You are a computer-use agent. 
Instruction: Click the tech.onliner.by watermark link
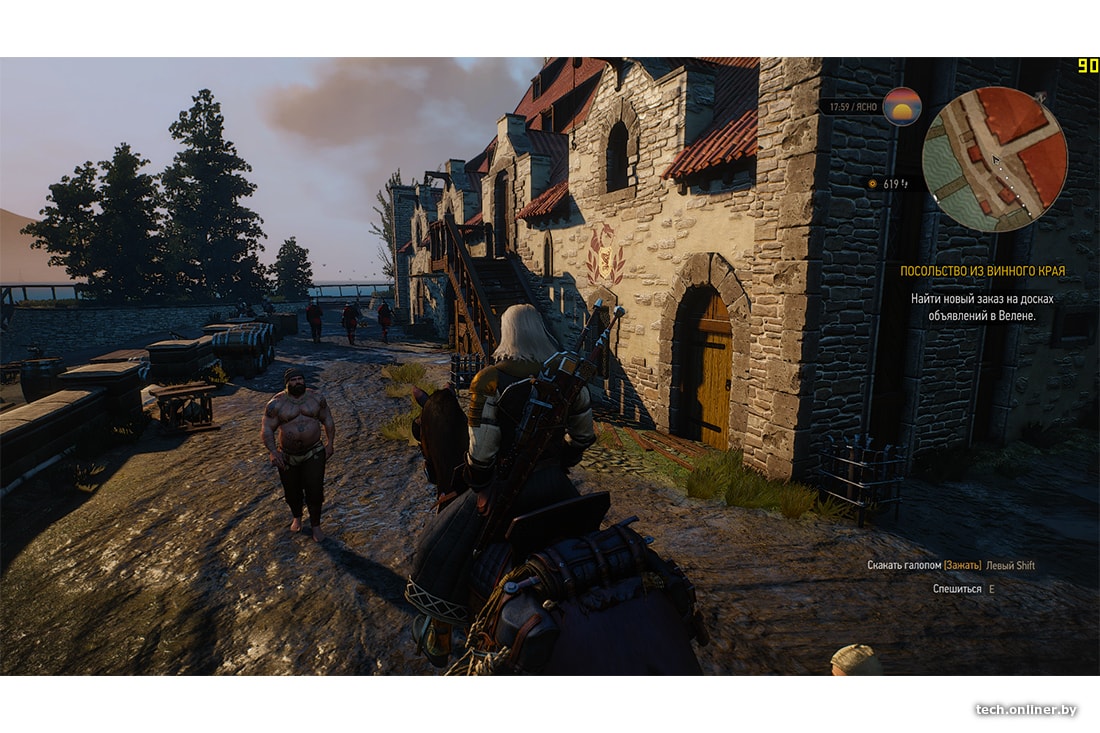click(x=1026, y=709)
